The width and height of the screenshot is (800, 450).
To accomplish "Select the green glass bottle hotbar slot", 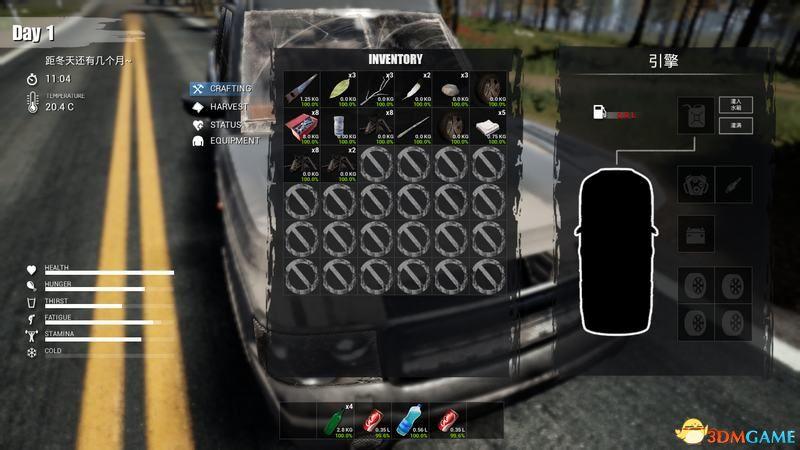I will [x=338, y=420].
